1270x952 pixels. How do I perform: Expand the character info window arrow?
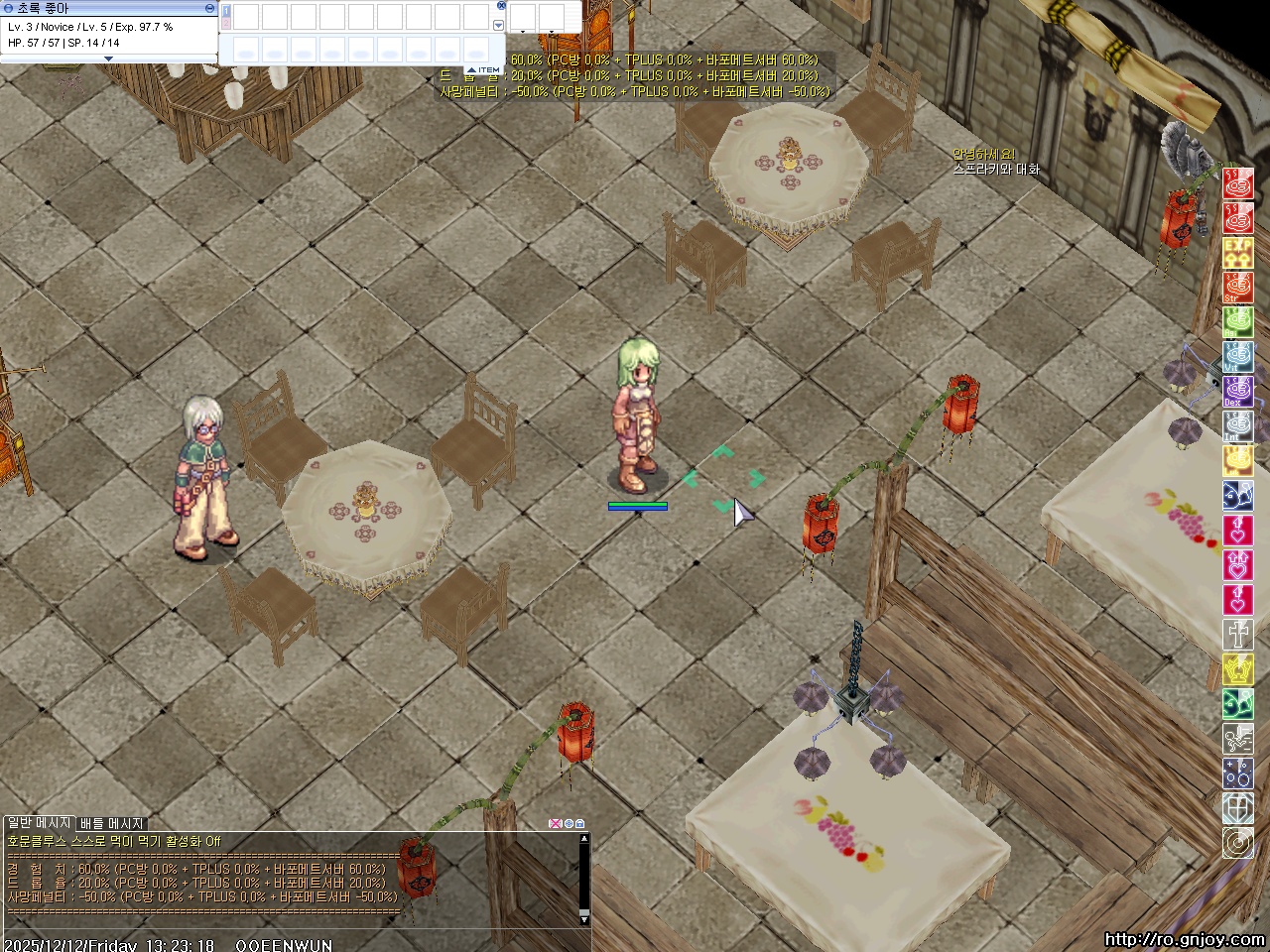(x=109, y=59)
